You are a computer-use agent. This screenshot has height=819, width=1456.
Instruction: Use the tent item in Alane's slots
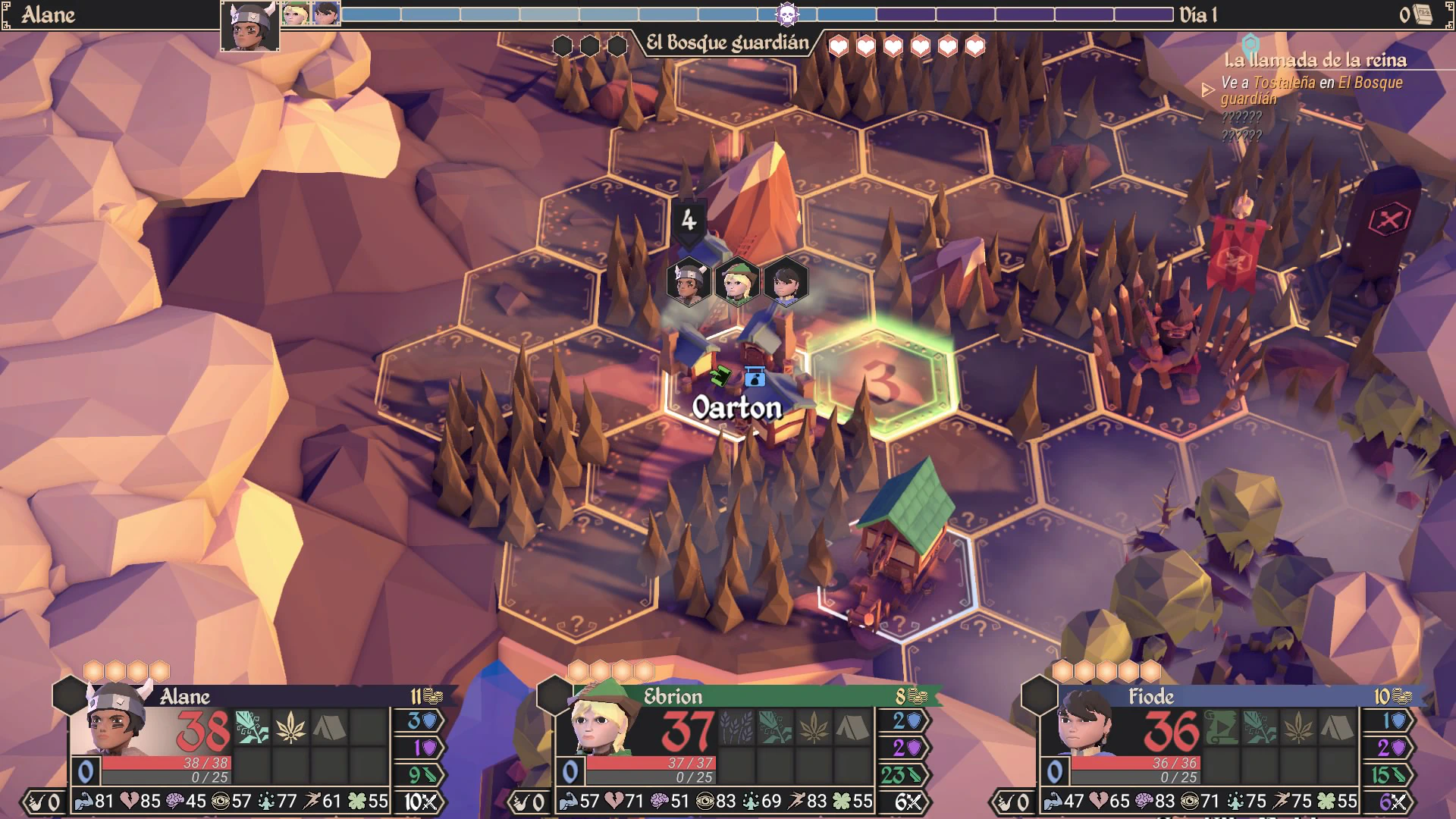(x=329, y=727)
